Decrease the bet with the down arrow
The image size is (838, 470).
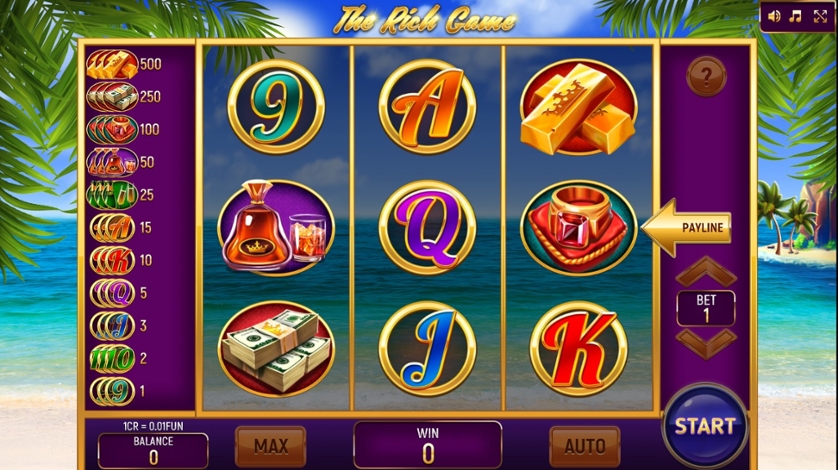click(706, 341)
